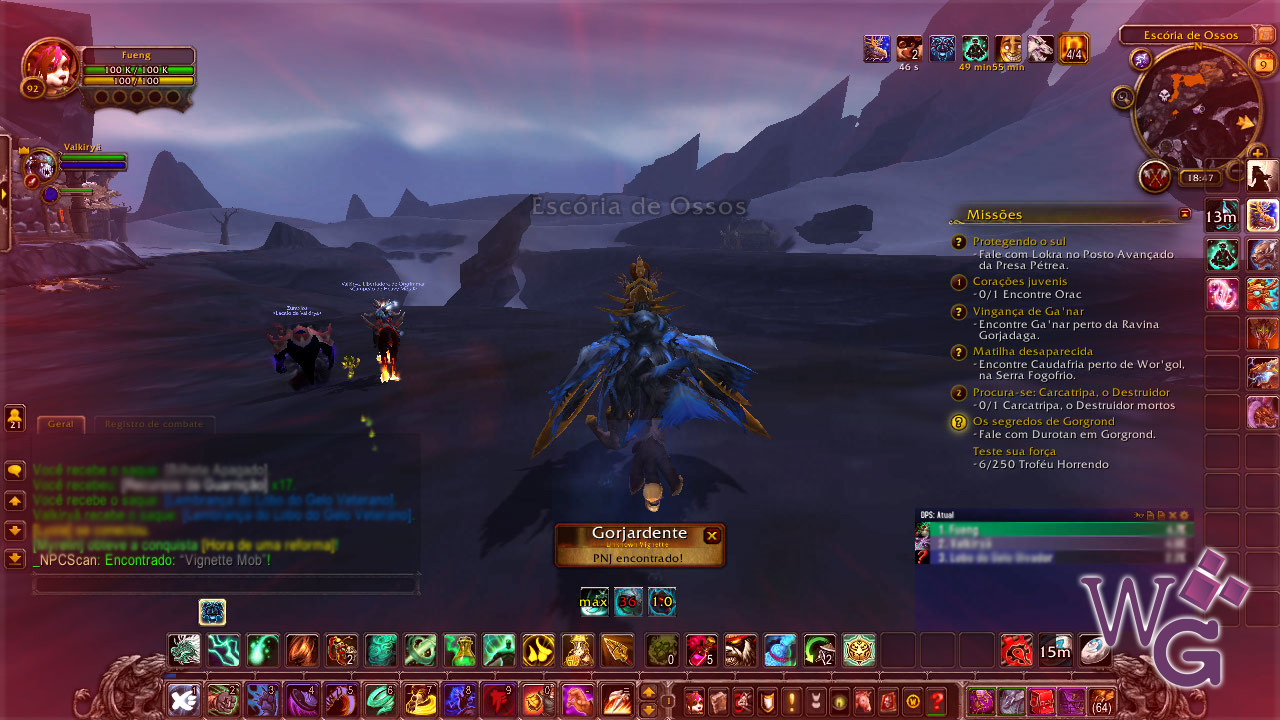Click the minimap
Screen dimensions: 1280x720
(1196, 106)
